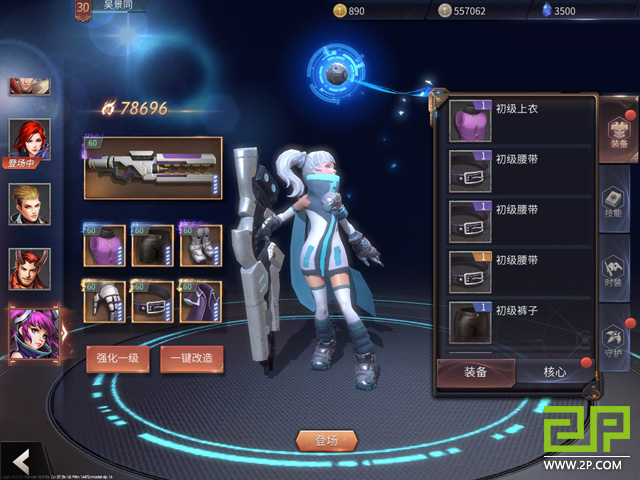Select 初级裤子 in the item list

(514, 322)
